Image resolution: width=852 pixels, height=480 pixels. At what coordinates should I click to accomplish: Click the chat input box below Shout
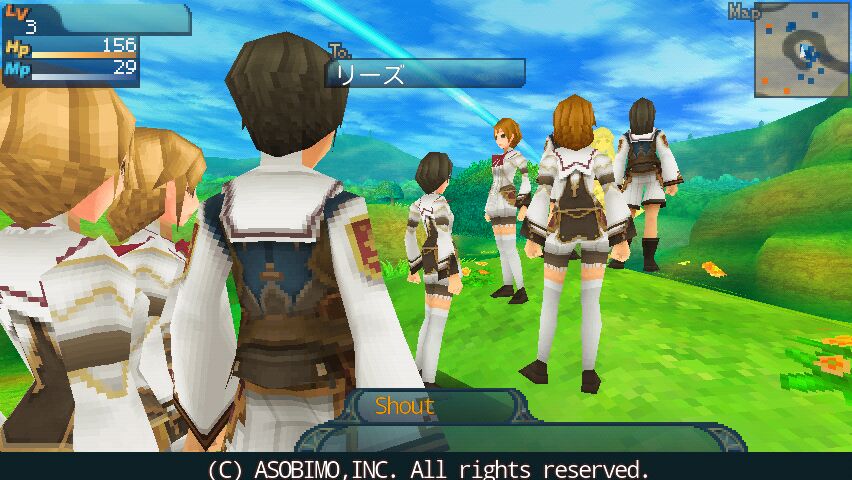pyautogui.click(x=520, y=437)
